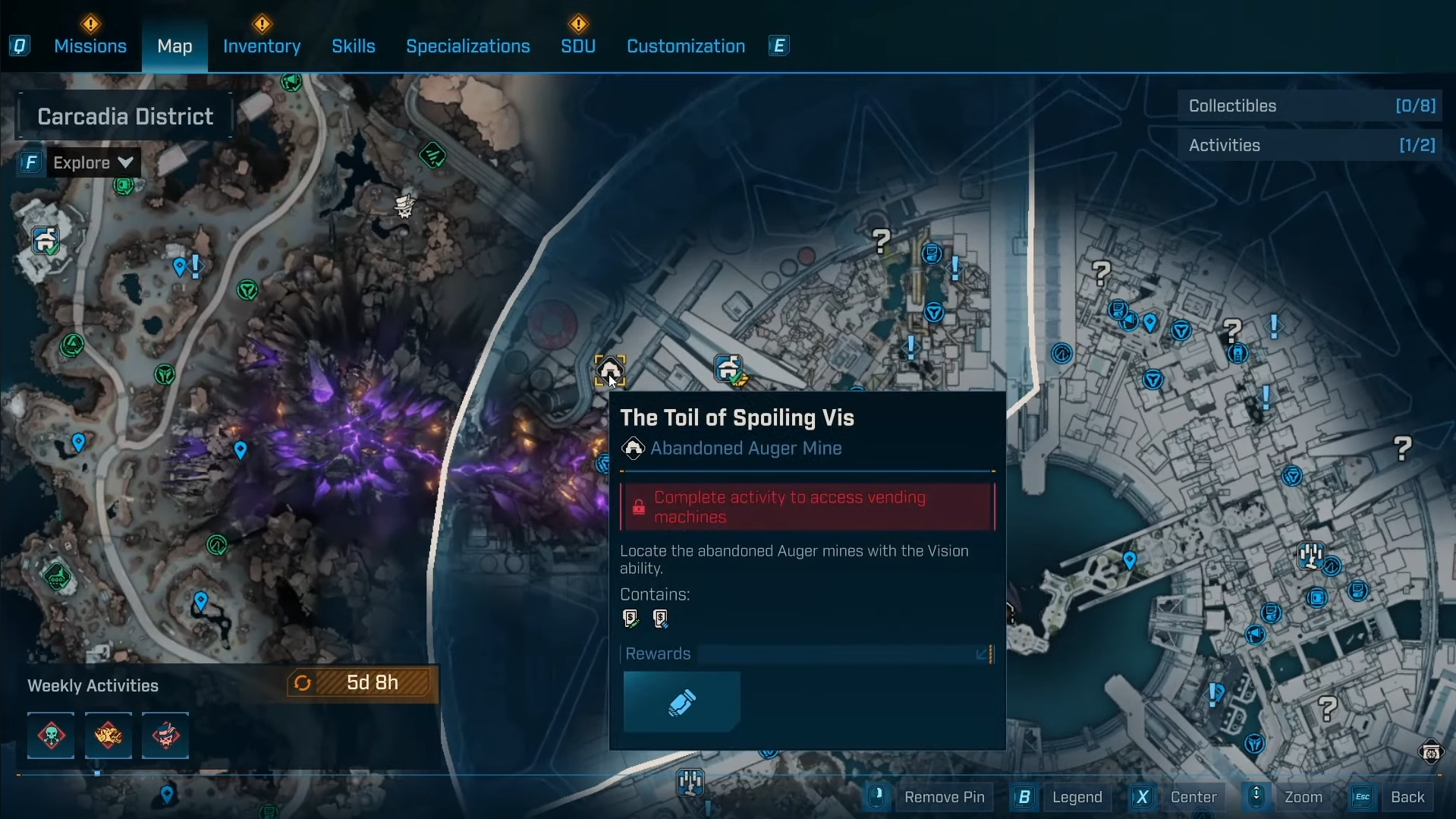The image size is (1456, 819).
Task: Click the Abandoned Auger Mine map marker
Action: [610, 370]
